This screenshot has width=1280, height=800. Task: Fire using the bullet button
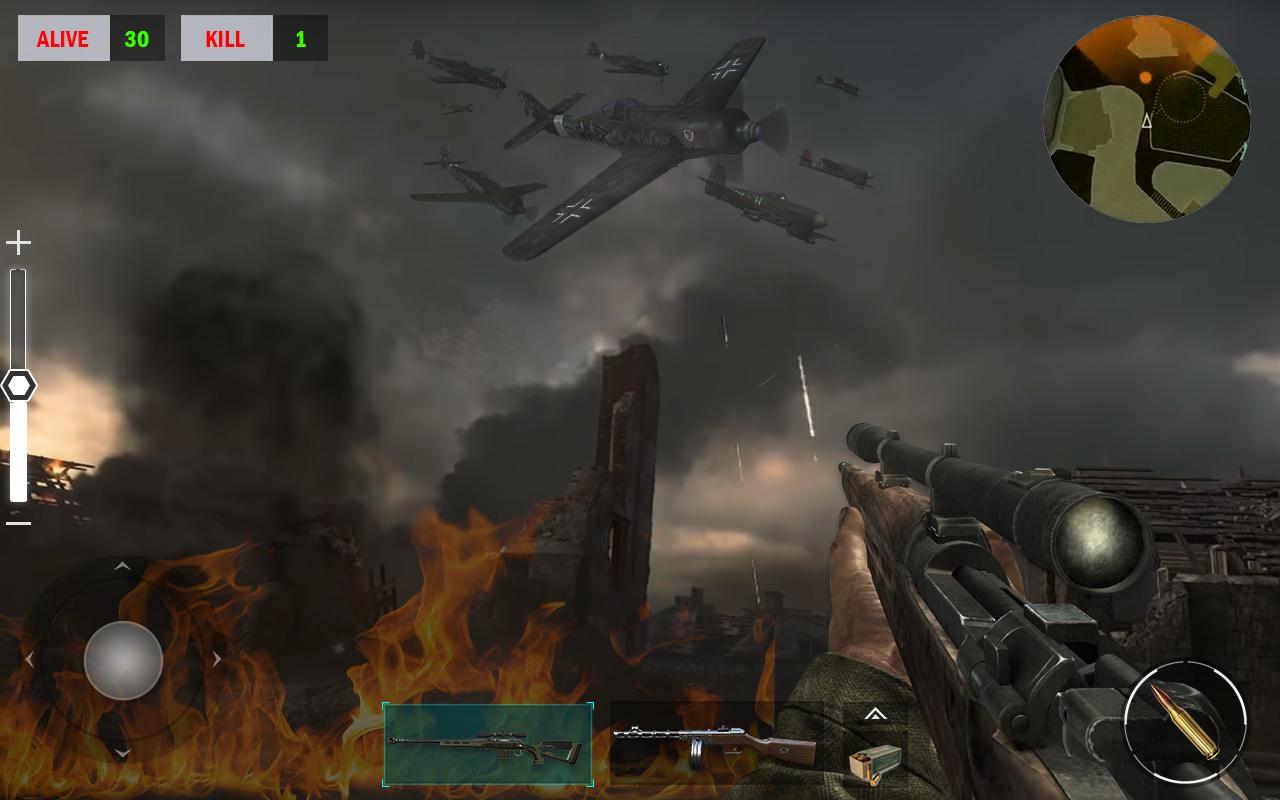tap(1185, 722)
